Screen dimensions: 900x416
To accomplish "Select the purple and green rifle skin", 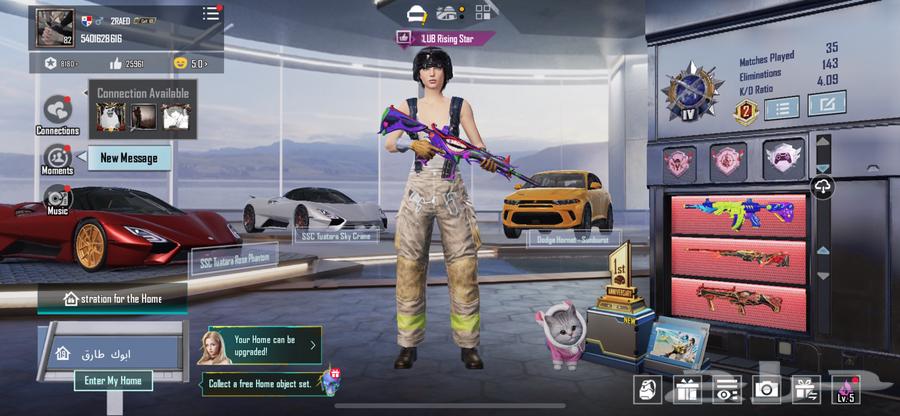I will [x=736, y=212].
